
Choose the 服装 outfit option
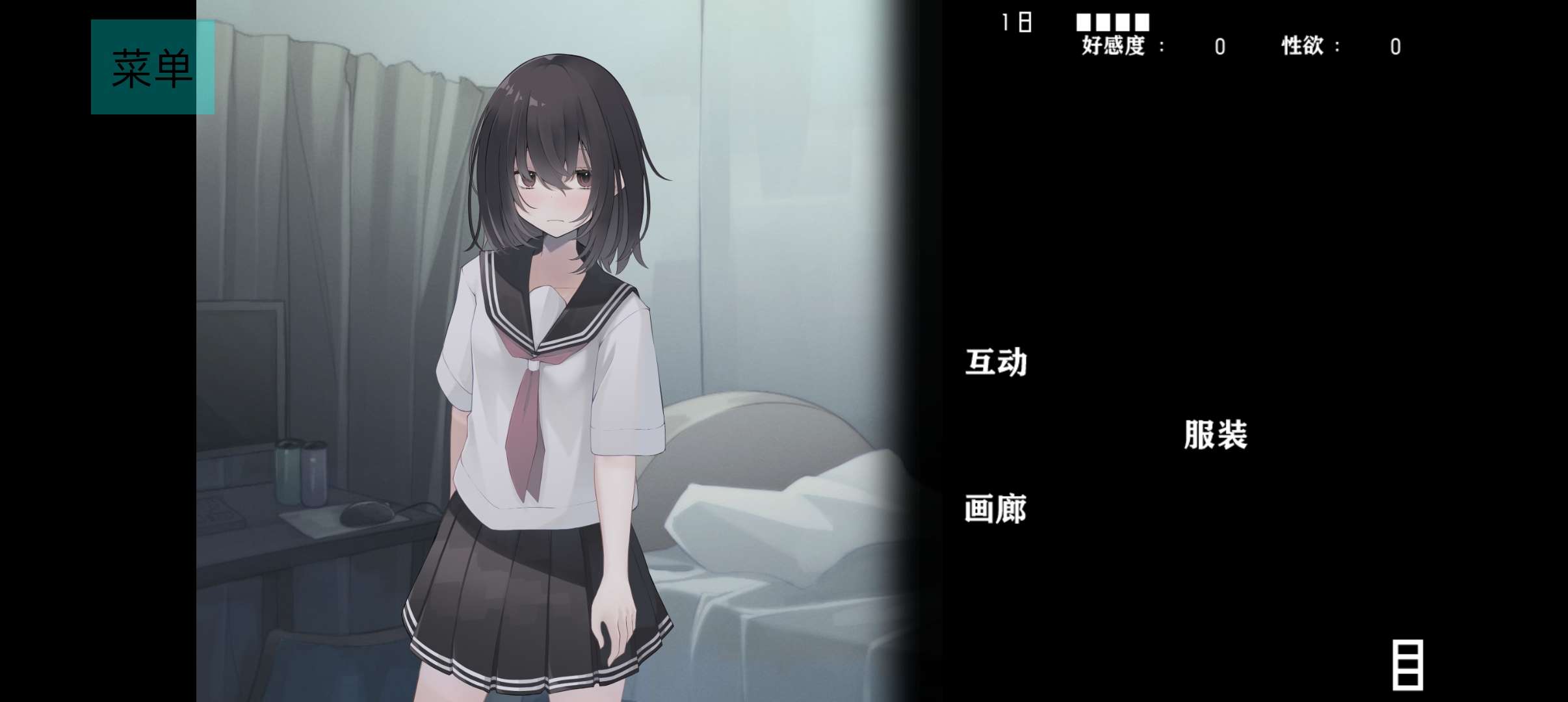(1215, 435)
